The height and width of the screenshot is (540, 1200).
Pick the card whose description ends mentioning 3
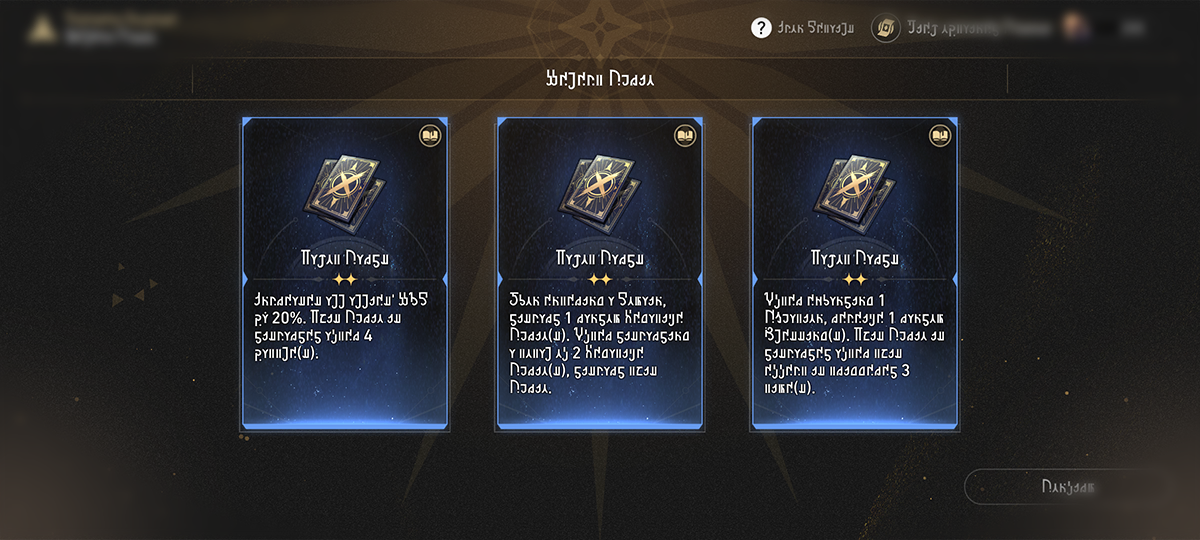(x=855, y=275)
